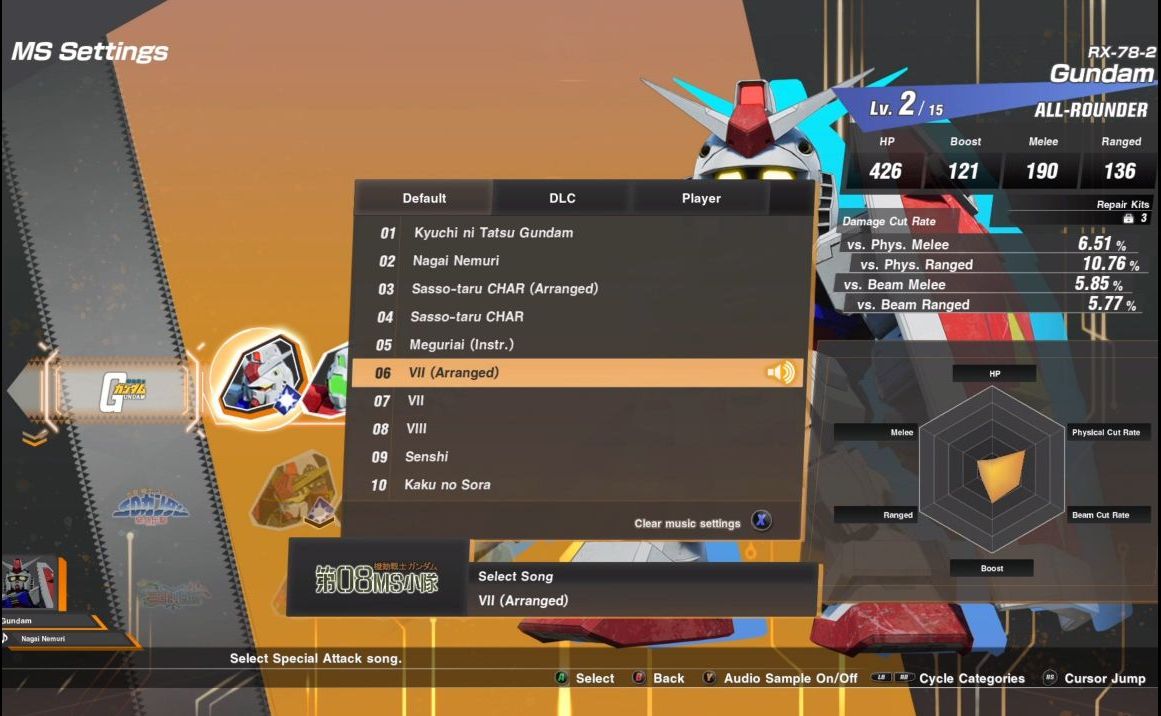
Task: Choose Kaku no Sora track
Action: pos(447,485)
